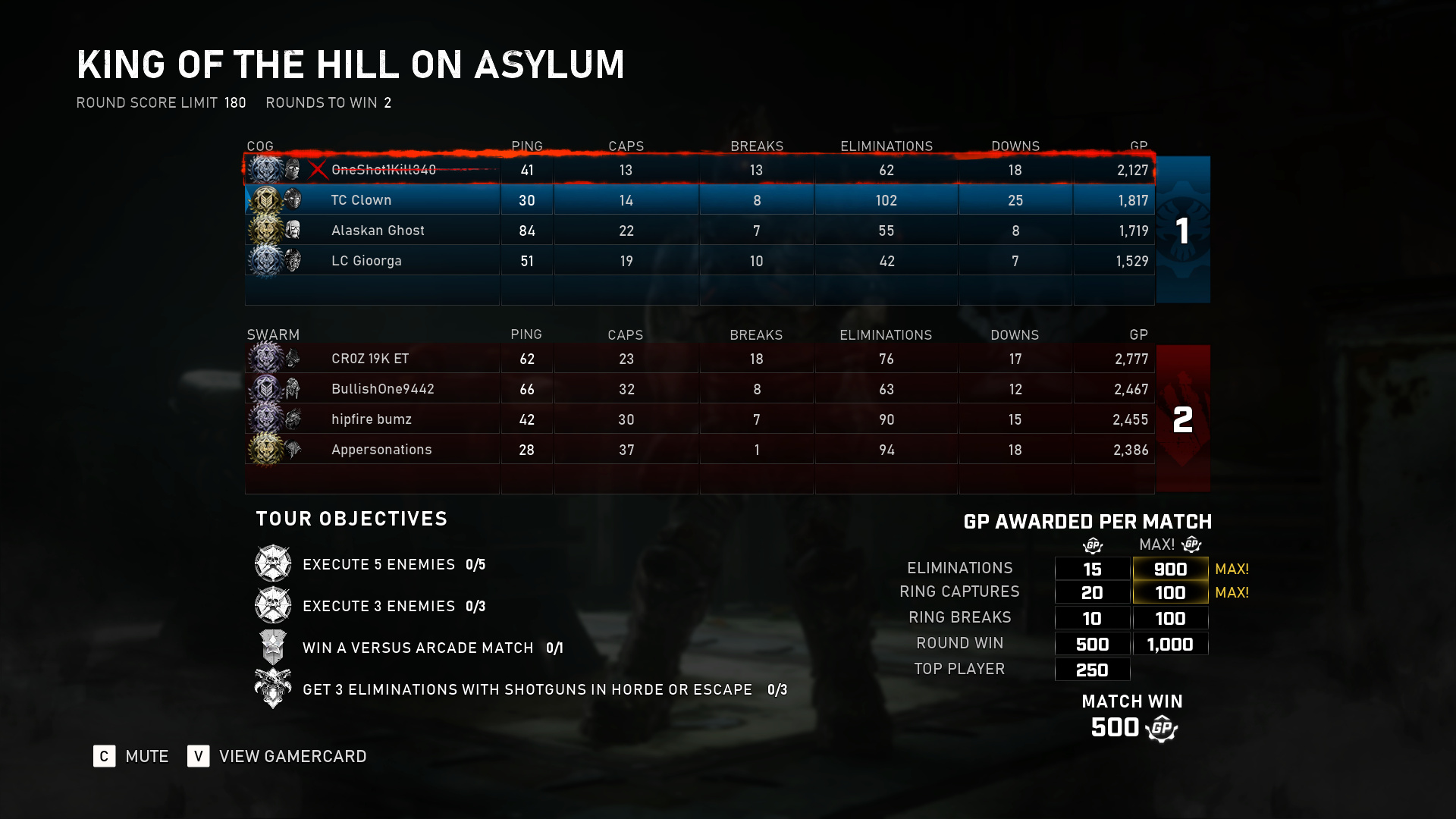Click the Mute option
This screenshot has width=1456, height=819.
131,756
